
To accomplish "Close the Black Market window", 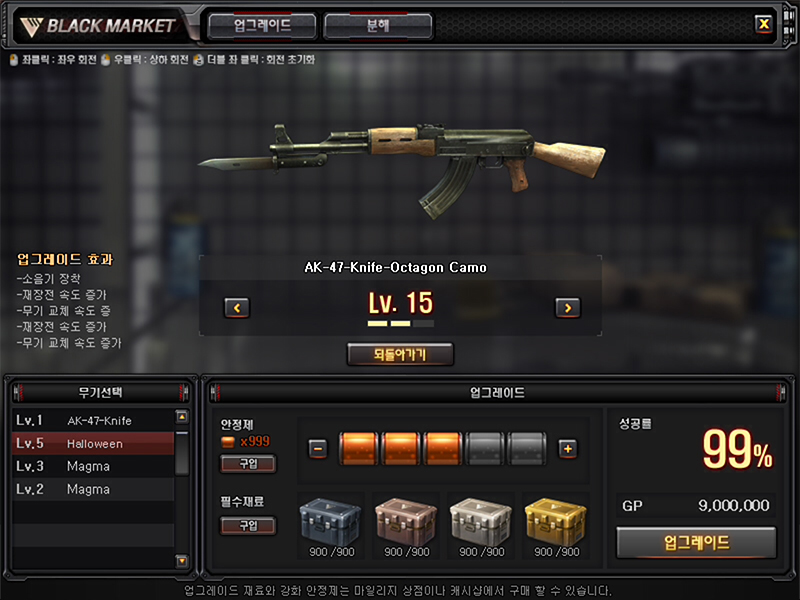I will point(764,24).
